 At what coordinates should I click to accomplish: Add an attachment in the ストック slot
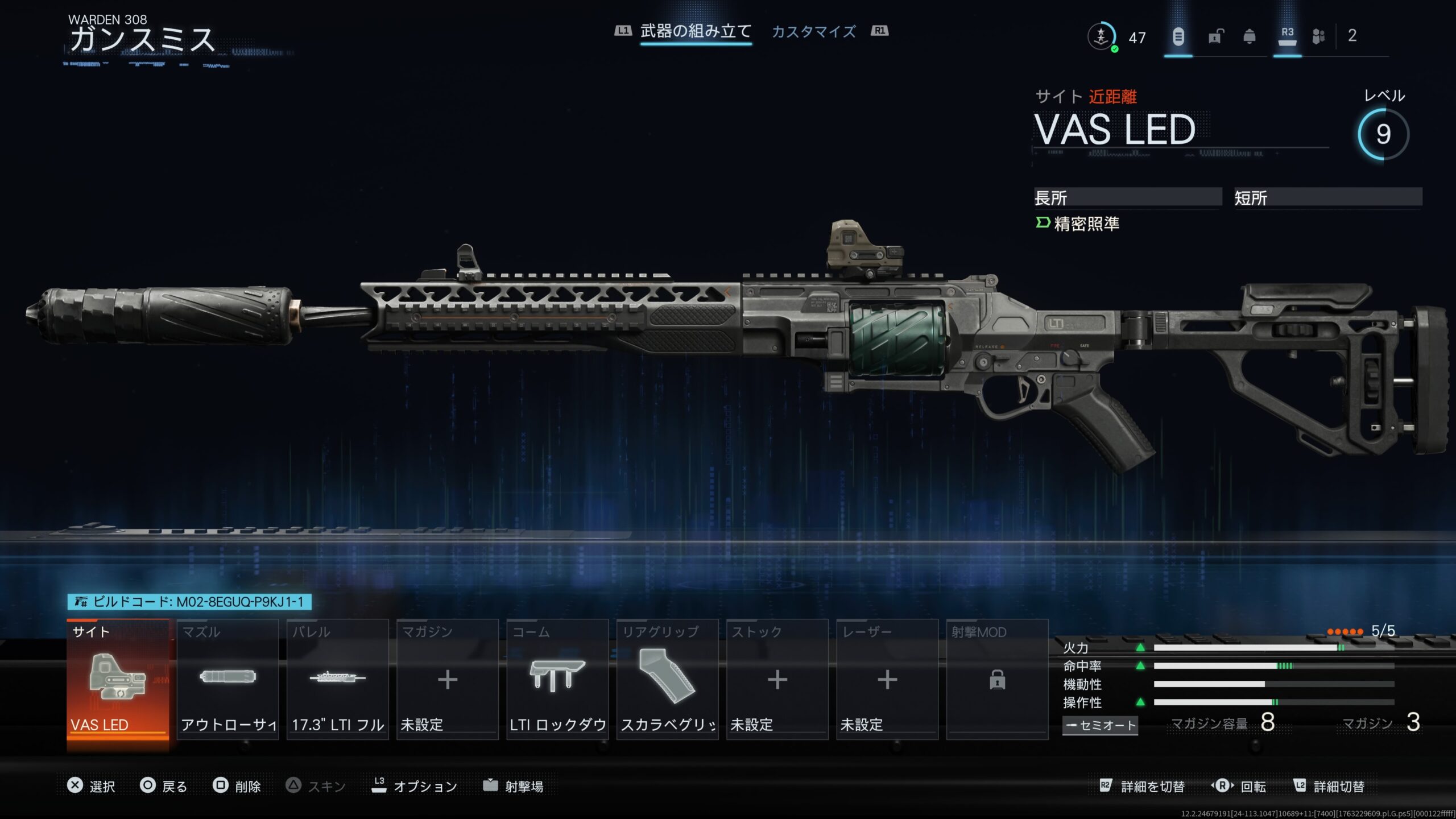click(x=777, y=680)
